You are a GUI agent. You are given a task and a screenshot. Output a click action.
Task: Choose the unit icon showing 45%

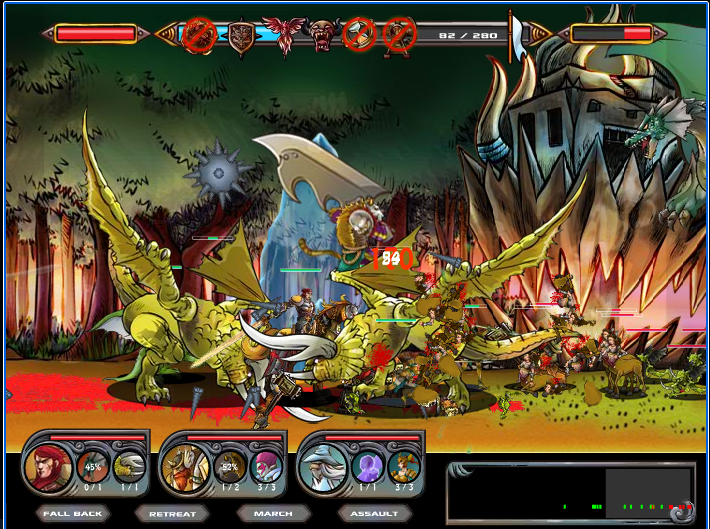[x=93, y=467]
